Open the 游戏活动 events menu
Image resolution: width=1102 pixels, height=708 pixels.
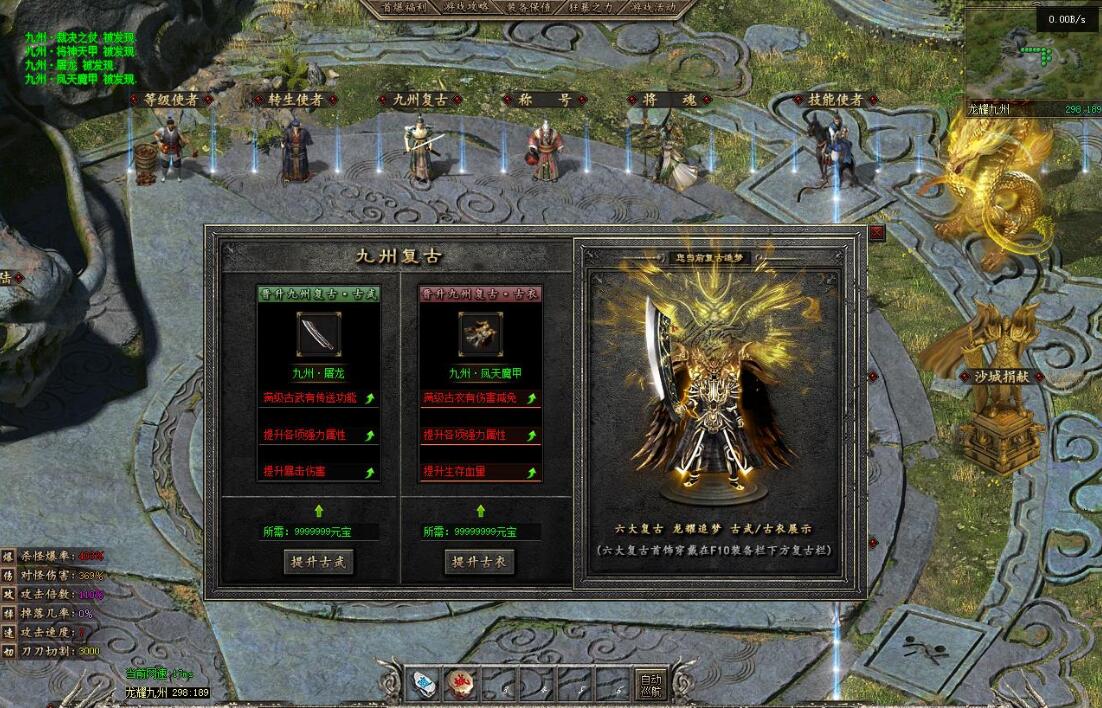(654, 7)
